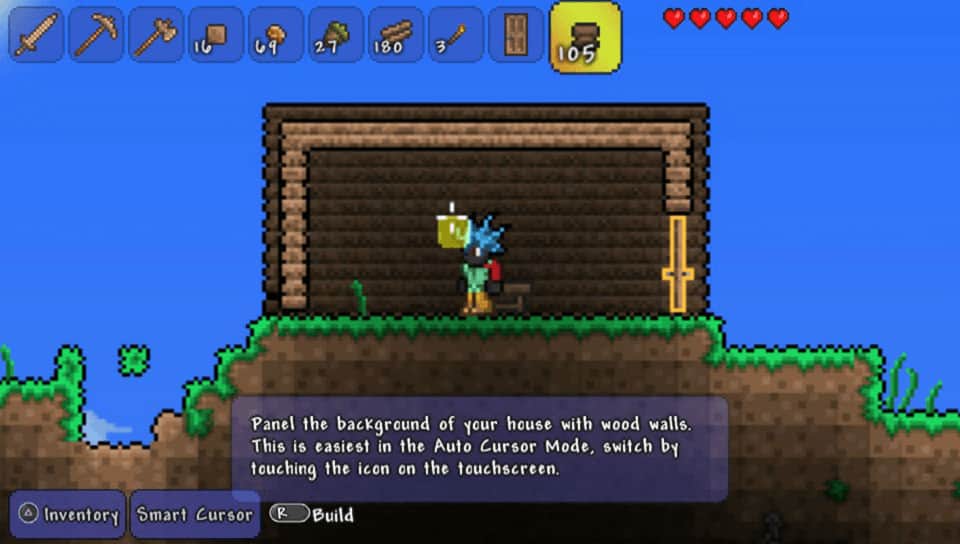Open the Inventory

coord(68,515)
